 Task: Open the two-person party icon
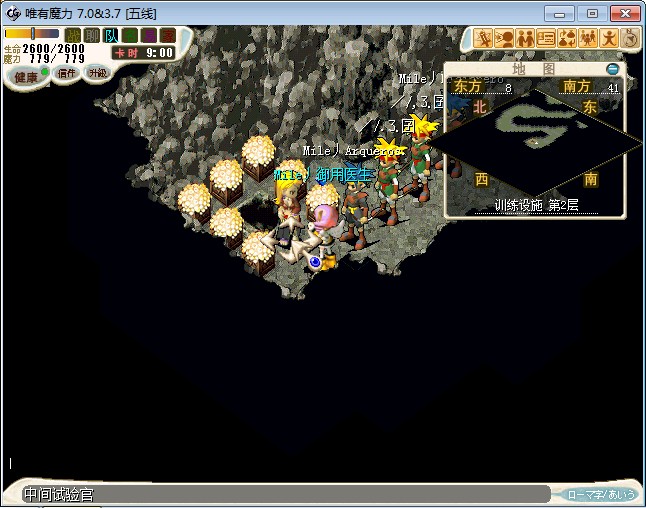[x=526, y=38]
